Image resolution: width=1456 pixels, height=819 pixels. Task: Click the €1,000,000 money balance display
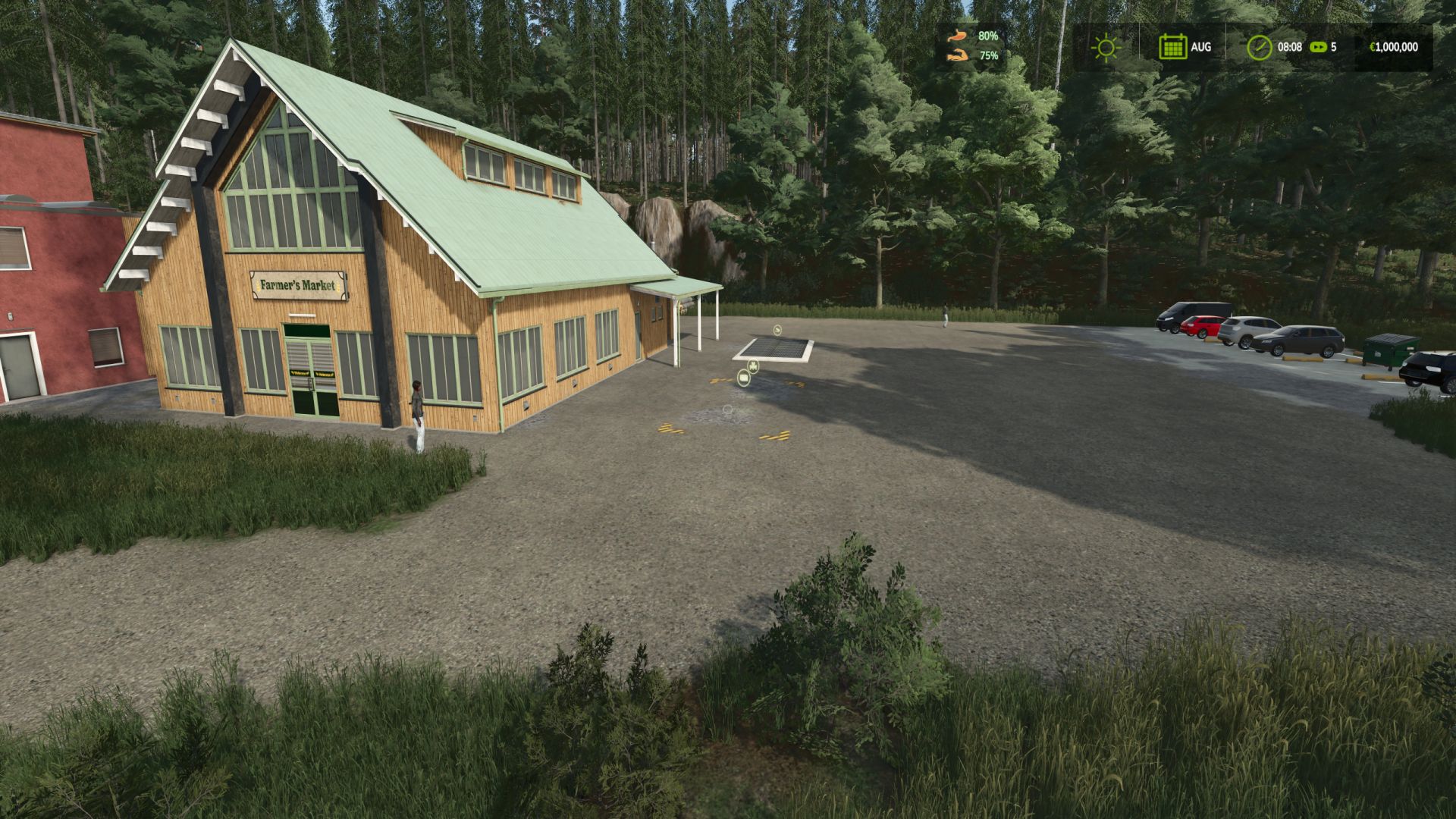(1395, 47)
